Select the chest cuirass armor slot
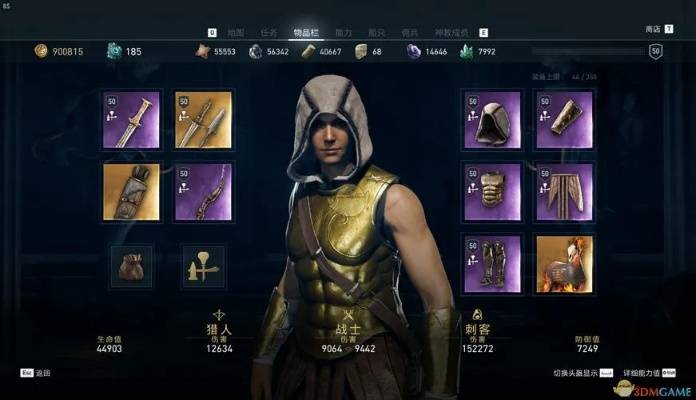This screenshot has height=400, width=696. click(491, 192)
